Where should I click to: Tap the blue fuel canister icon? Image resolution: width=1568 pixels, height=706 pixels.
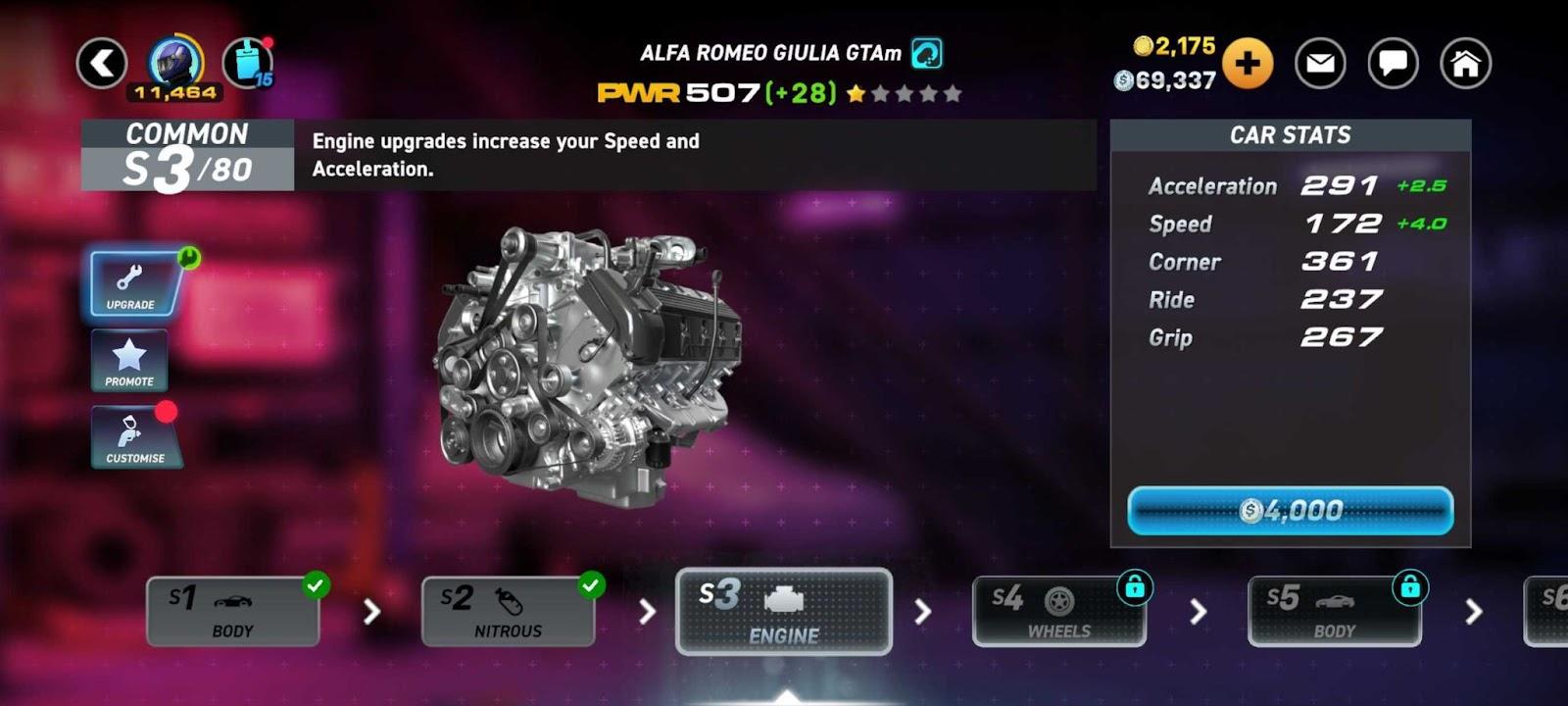click(248, 64)
